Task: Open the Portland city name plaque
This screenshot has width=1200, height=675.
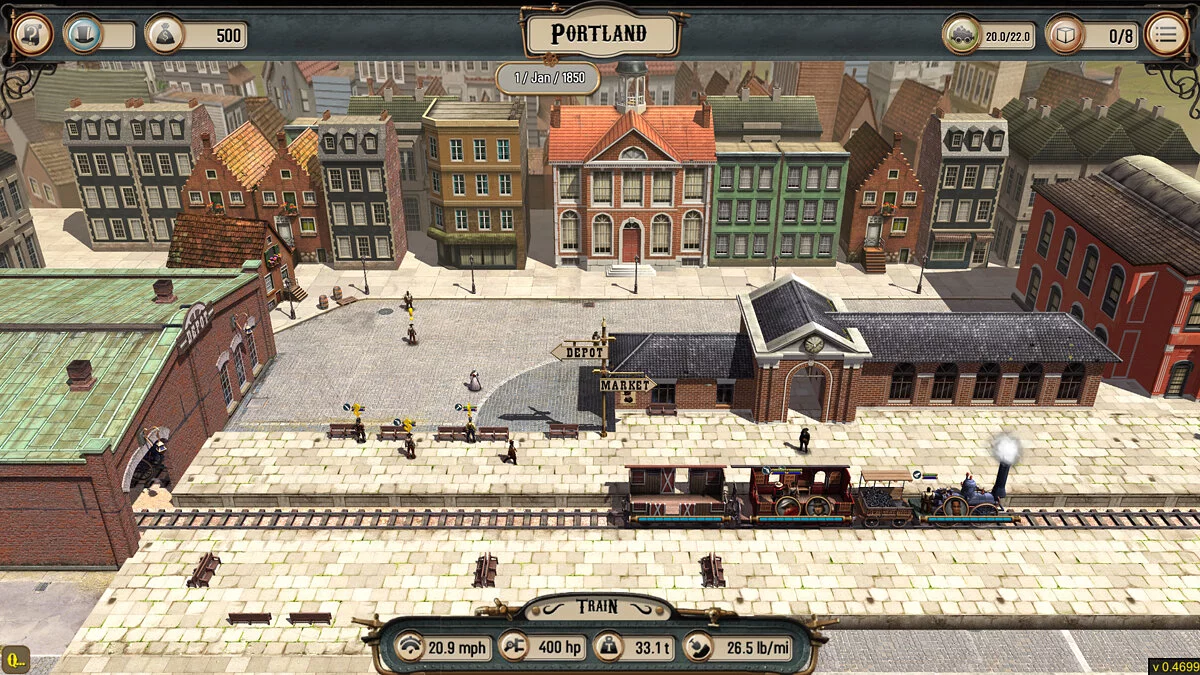Action: point(600,34)
